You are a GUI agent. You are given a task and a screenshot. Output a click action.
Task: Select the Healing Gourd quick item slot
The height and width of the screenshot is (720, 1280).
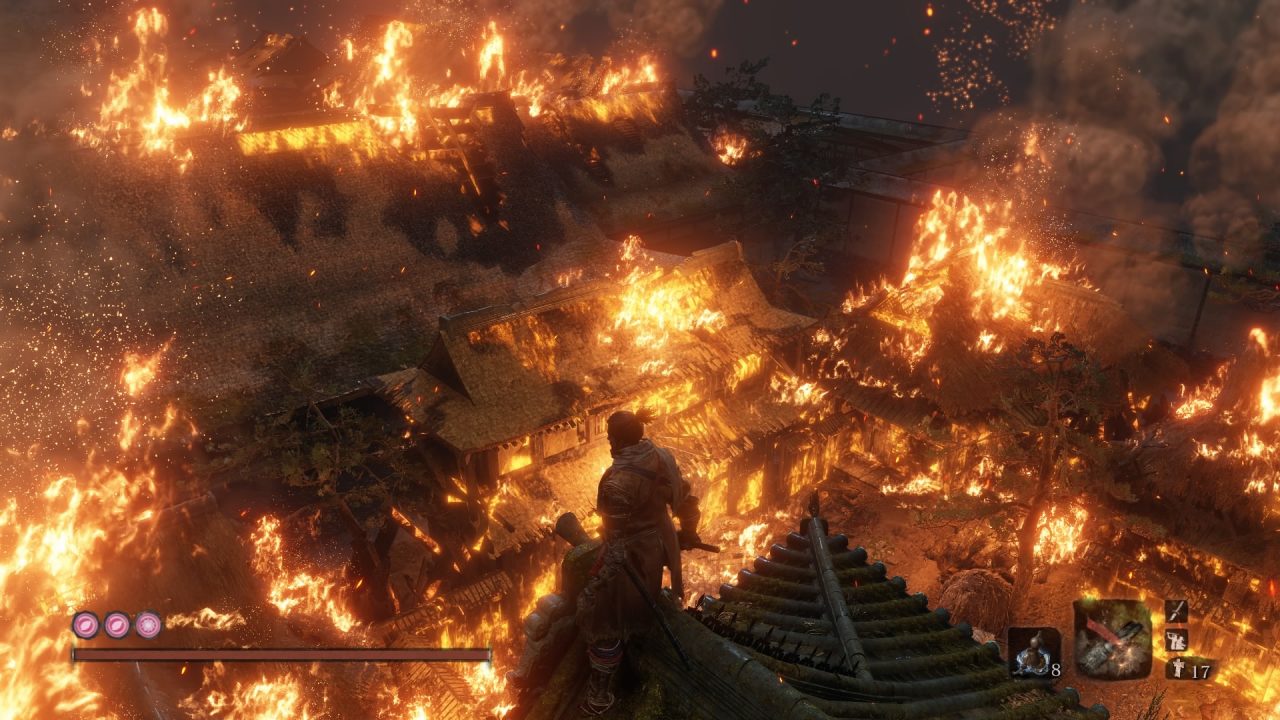1033,653
